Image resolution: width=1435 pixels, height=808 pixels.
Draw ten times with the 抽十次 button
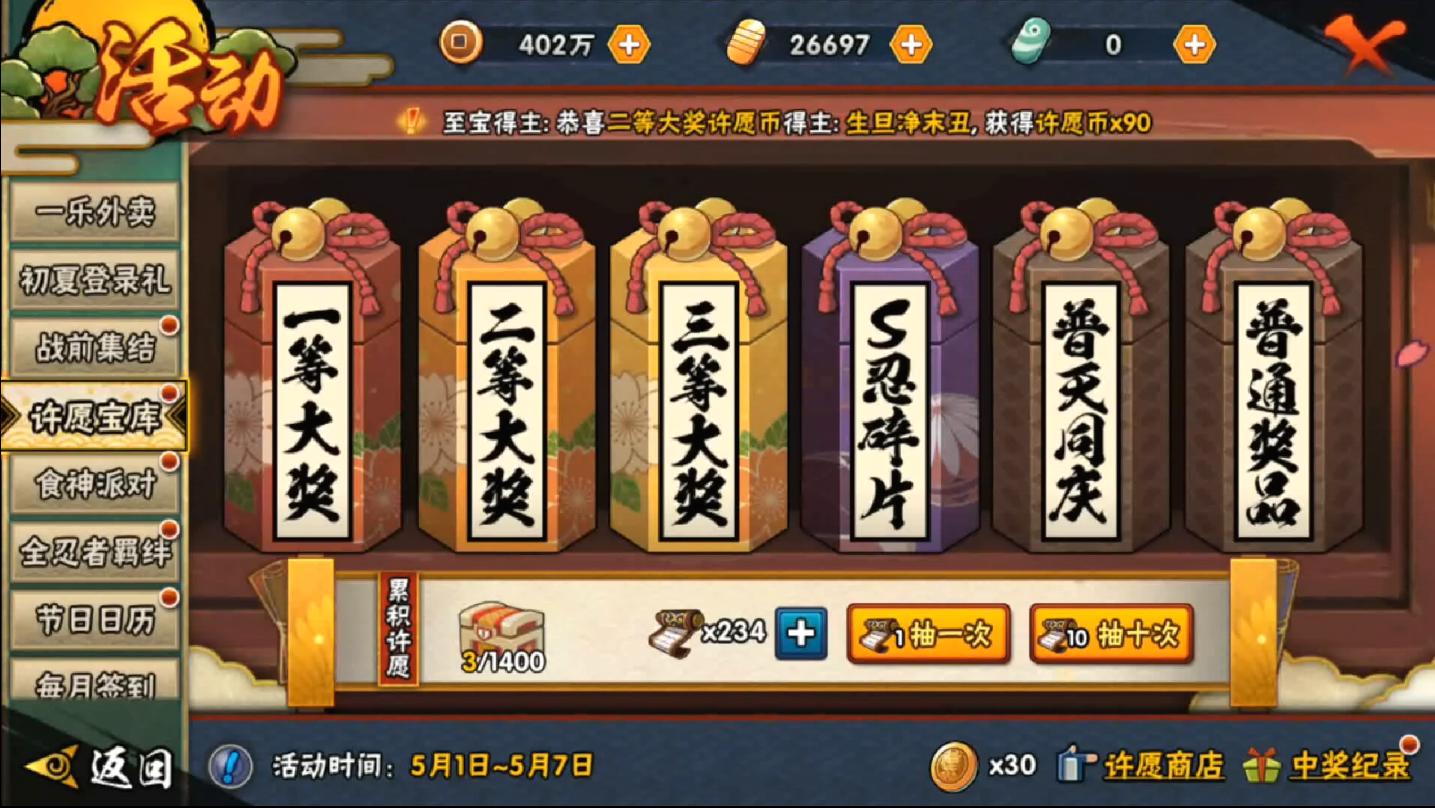pos(1110,632)
